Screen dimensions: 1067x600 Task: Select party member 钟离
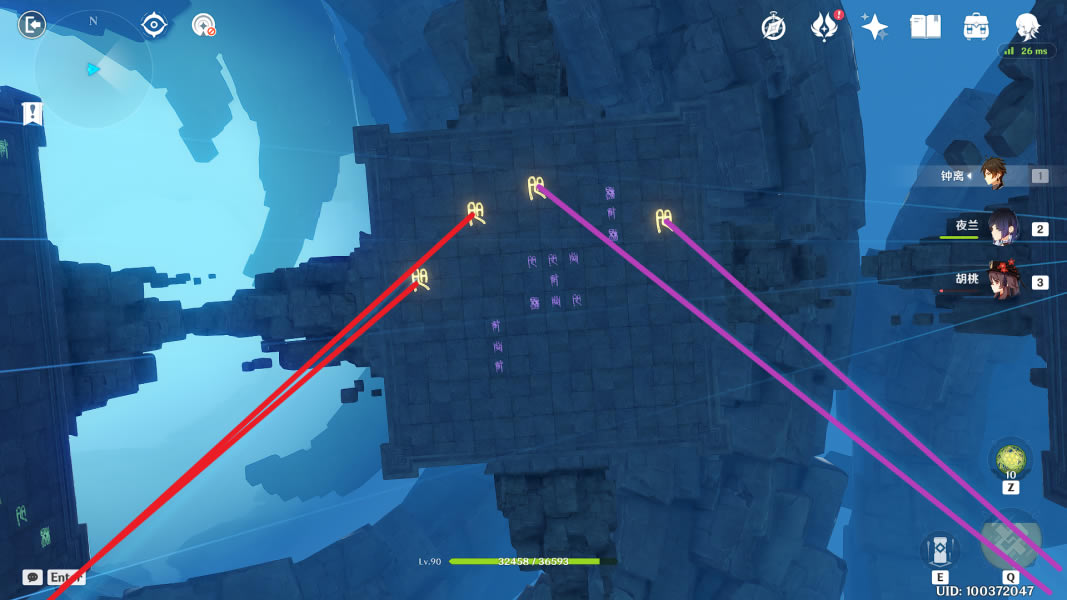(992, 175)
